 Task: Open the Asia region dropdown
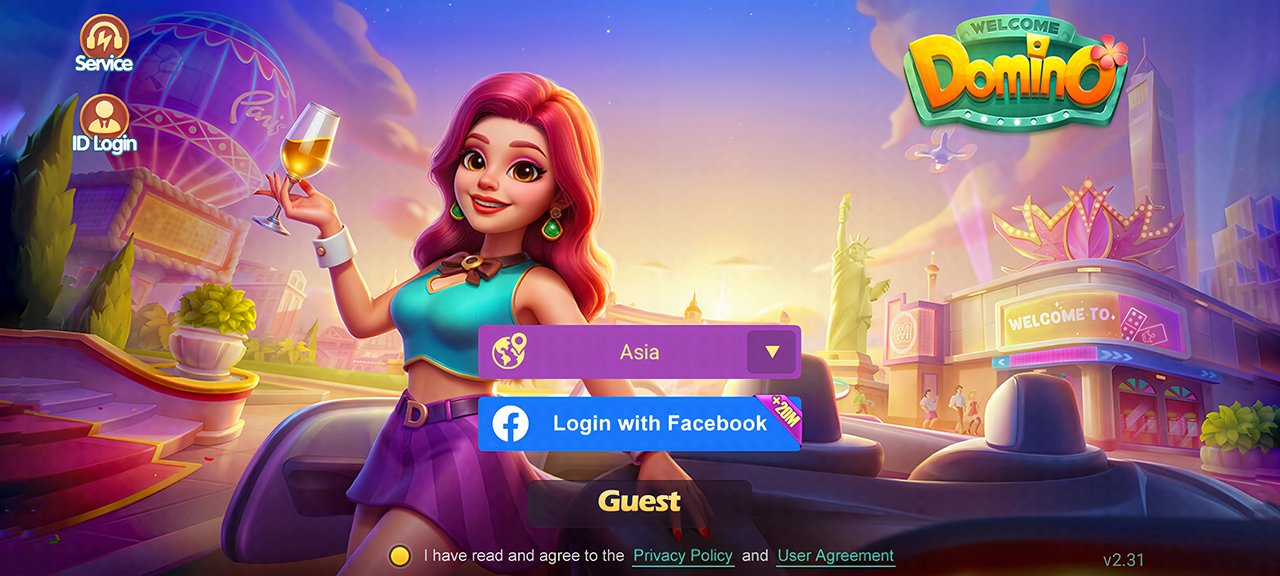coord(771,352)
